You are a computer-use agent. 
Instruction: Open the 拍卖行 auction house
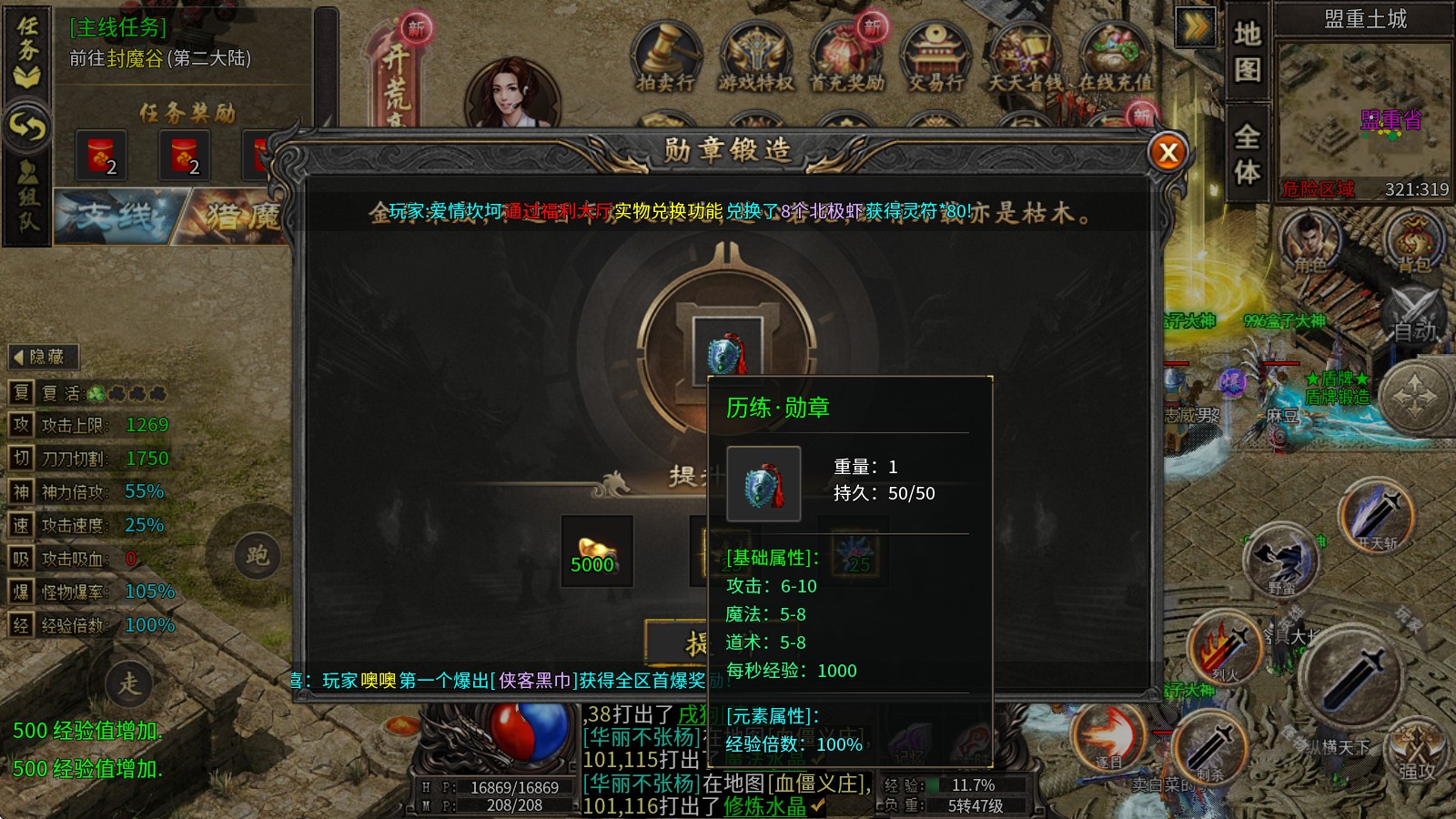click(664, 59)
